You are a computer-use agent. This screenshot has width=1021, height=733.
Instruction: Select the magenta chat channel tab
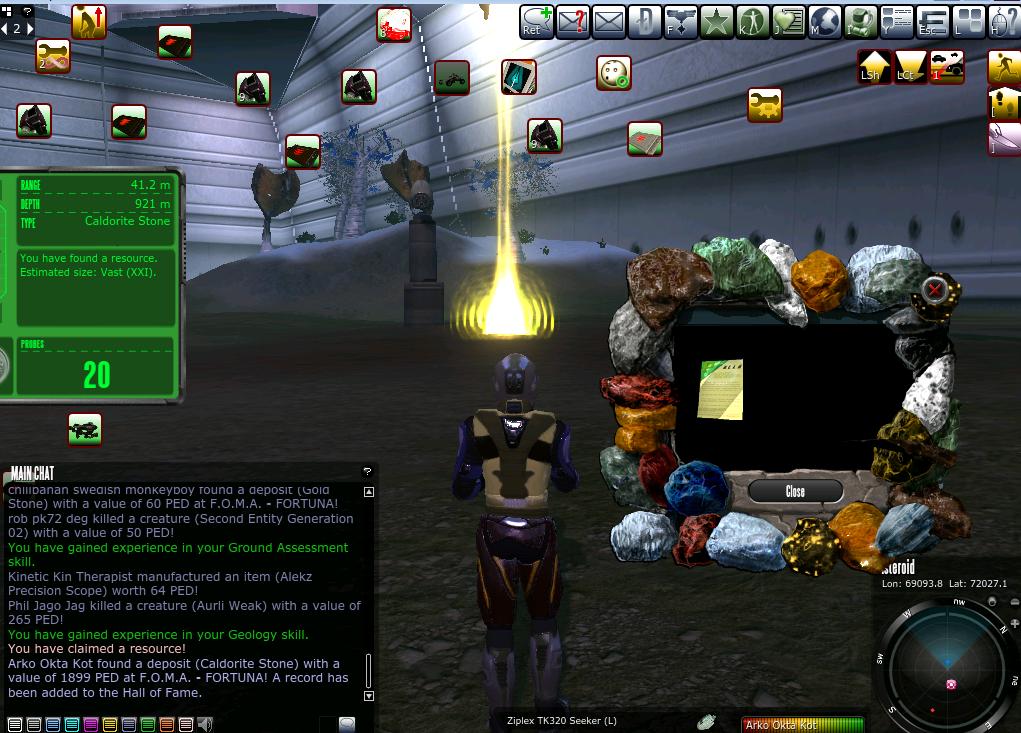(x=91, y=724)
